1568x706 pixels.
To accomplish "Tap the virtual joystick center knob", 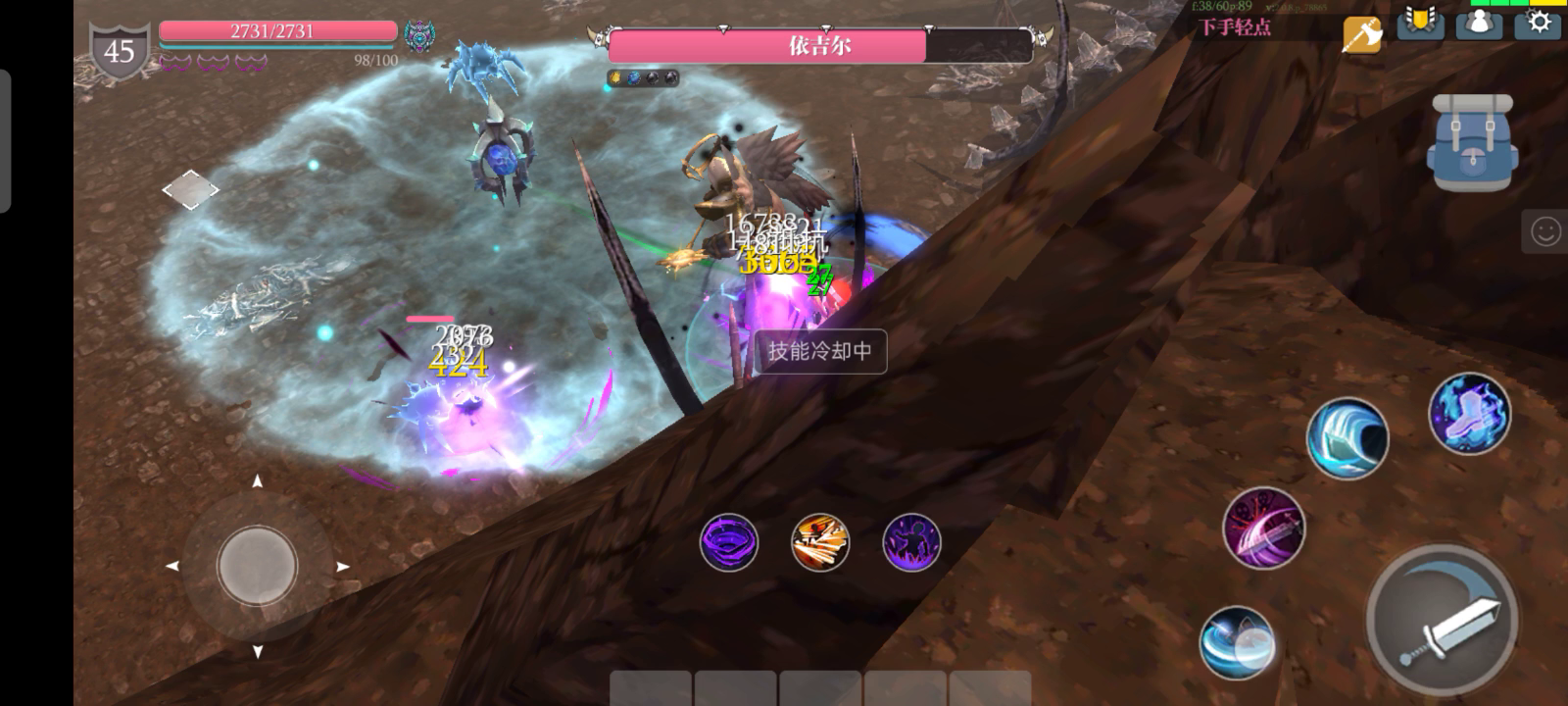I will click(x=257, y=566).
